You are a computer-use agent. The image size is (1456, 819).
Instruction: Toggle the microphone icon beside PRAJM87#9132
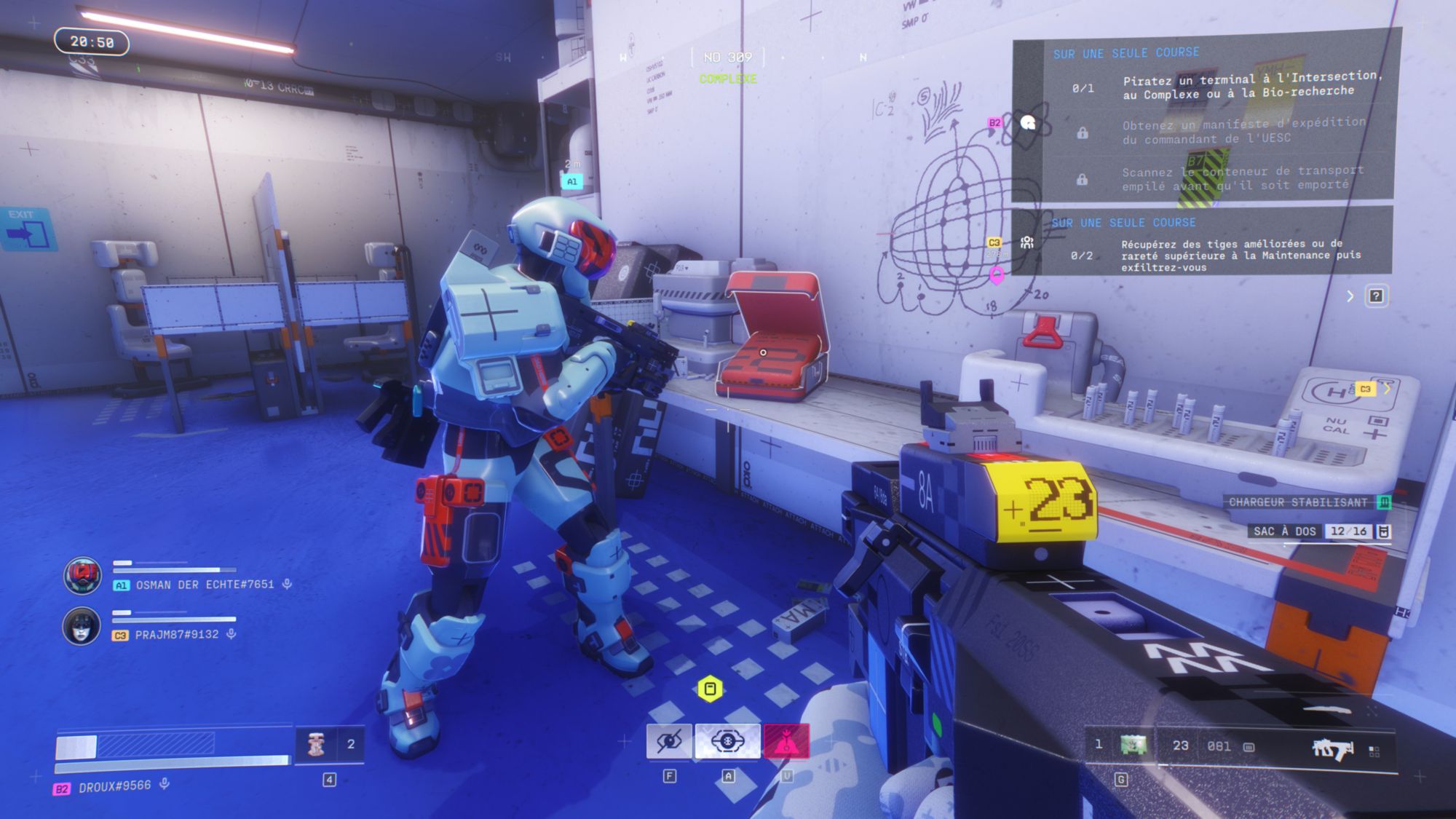232,634
